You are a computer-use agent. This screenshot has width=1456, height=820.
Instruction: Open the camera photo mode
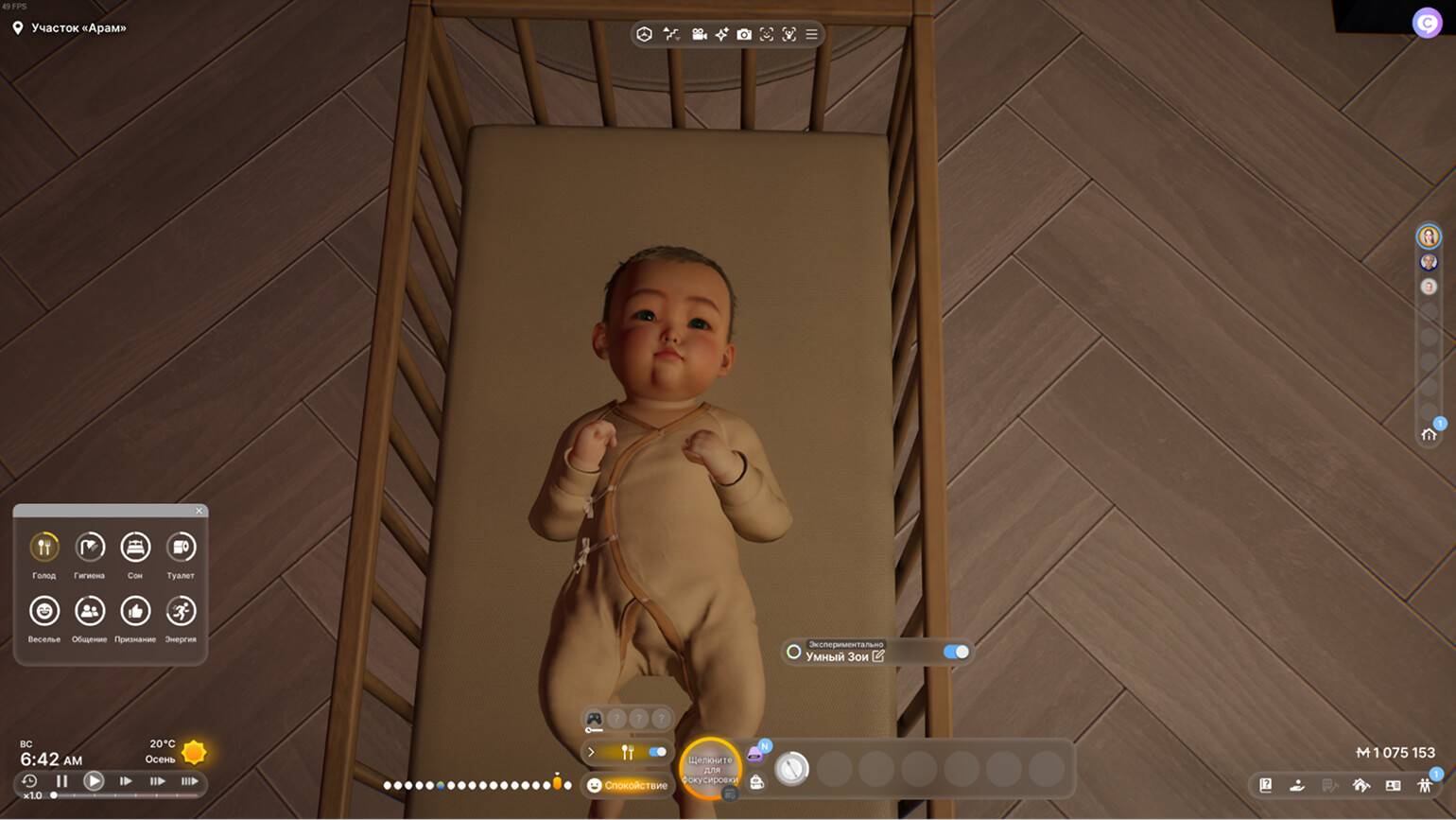click(744, 34)
